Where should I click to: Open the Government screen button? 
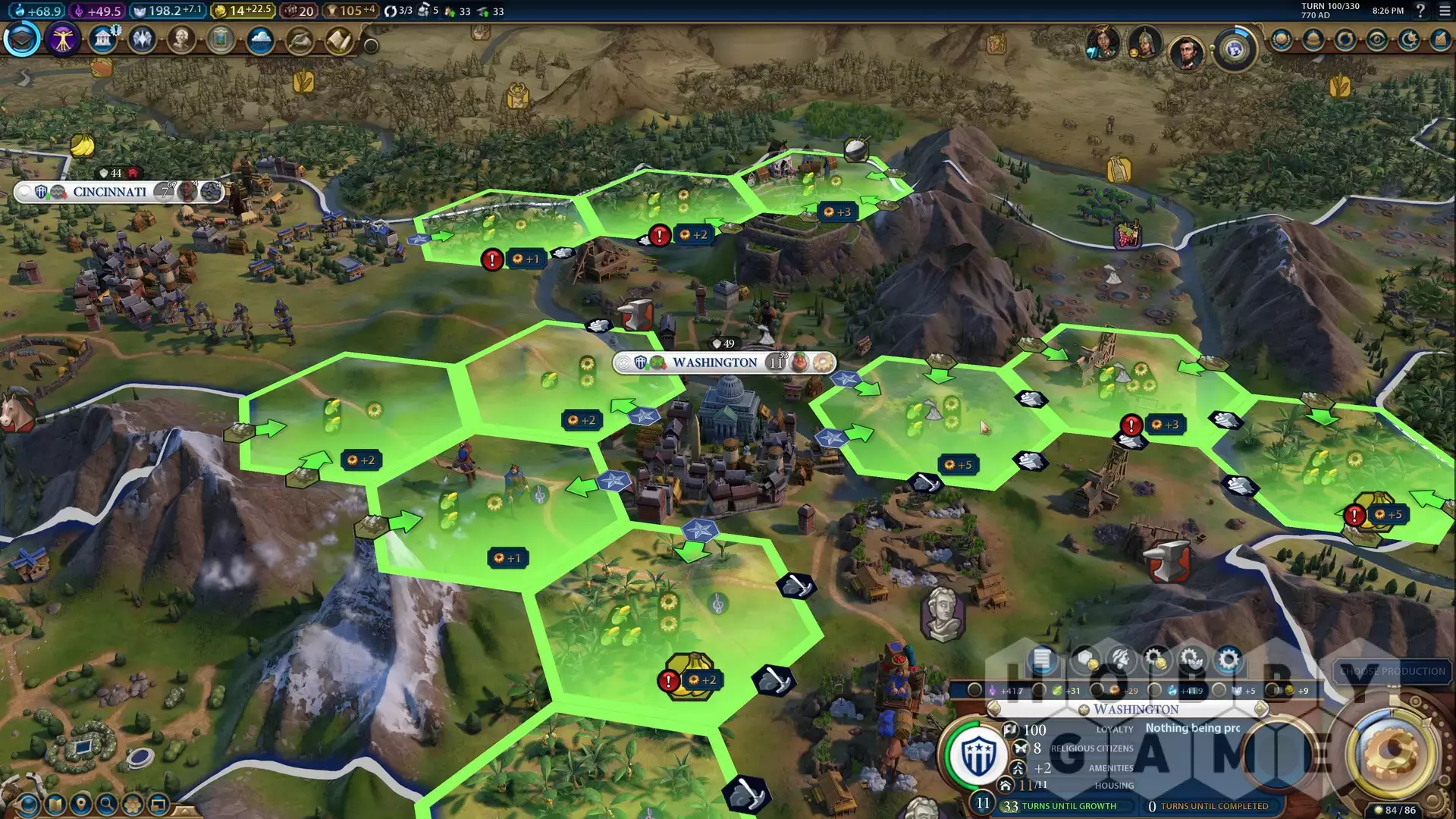(102, 39)
